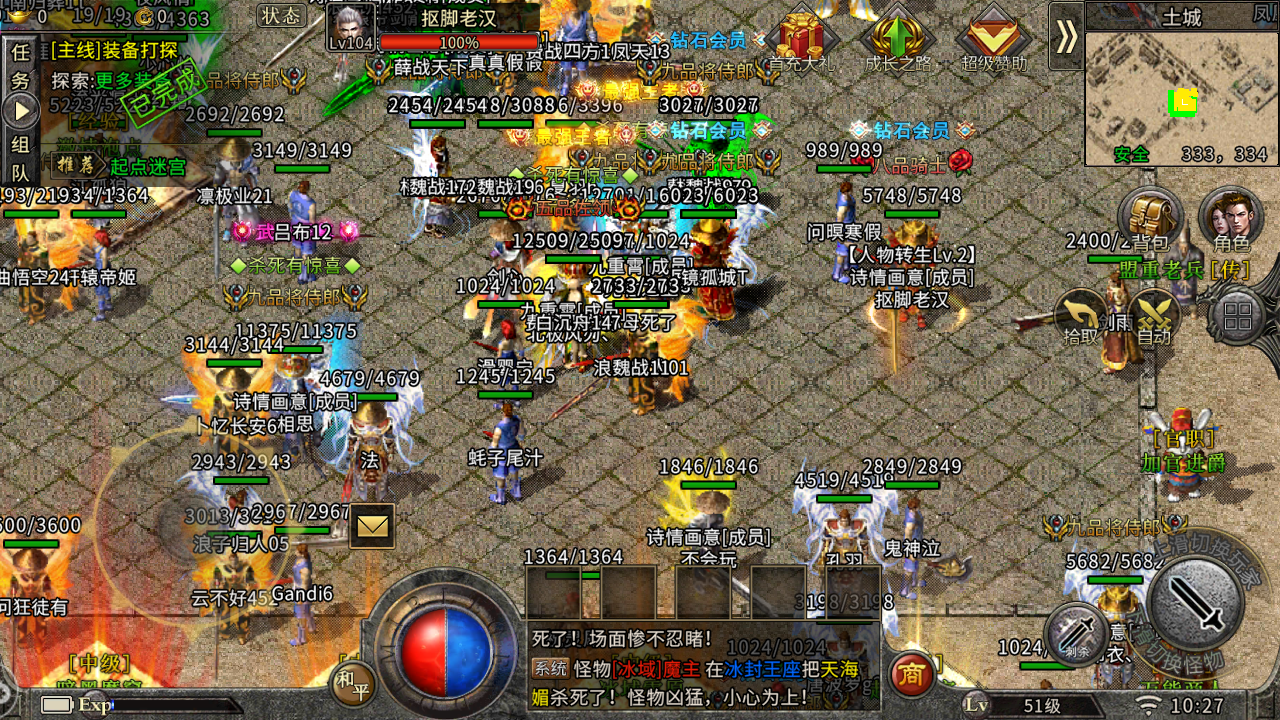Collapse the top icon bar arrow
The height and width of the screenshot is (720, 1280).
(1066, 36)
